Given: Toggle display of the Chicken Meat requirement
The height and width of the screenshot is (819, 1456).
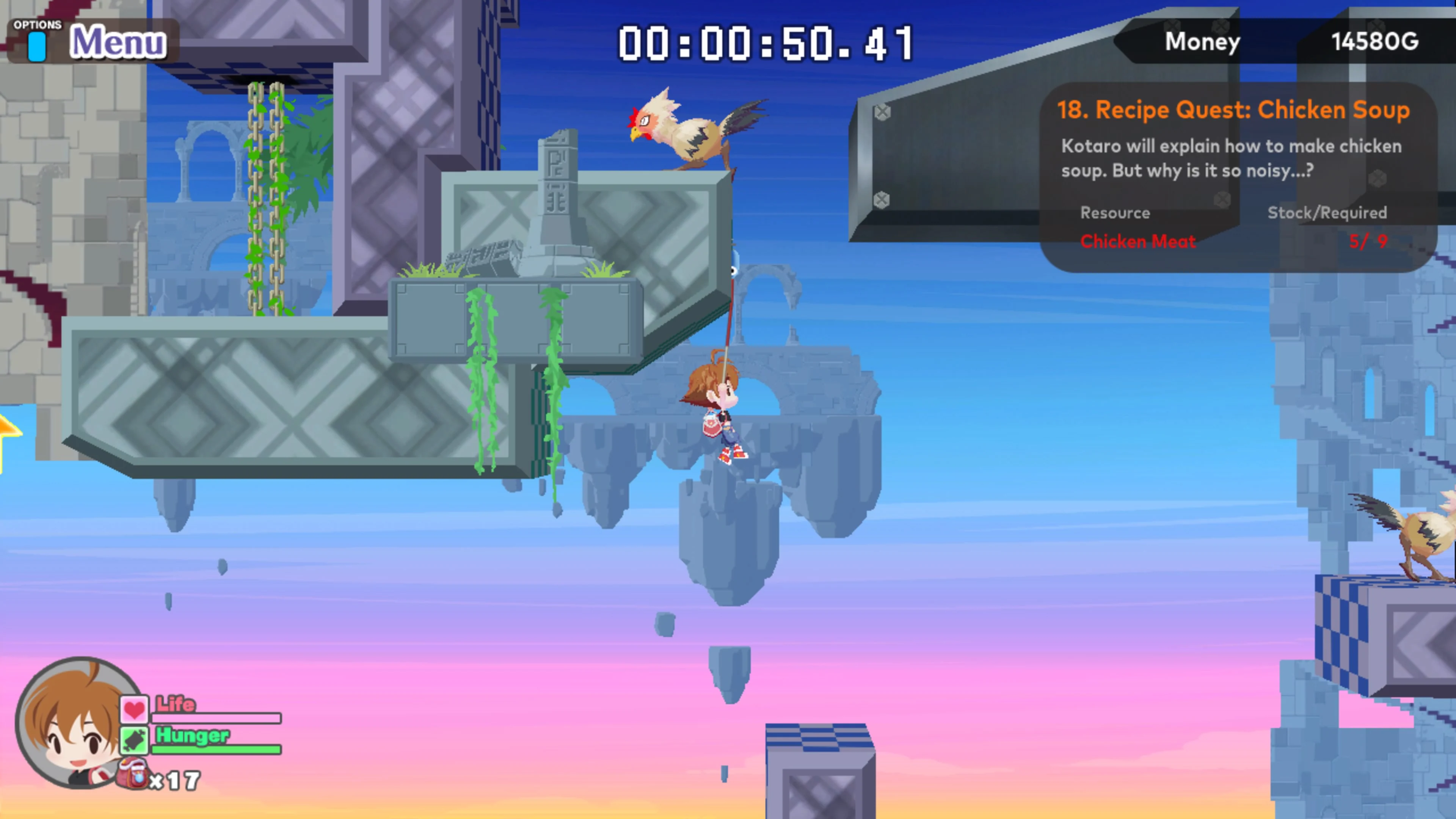Looking at the screenshot, I should point(1139,242).
